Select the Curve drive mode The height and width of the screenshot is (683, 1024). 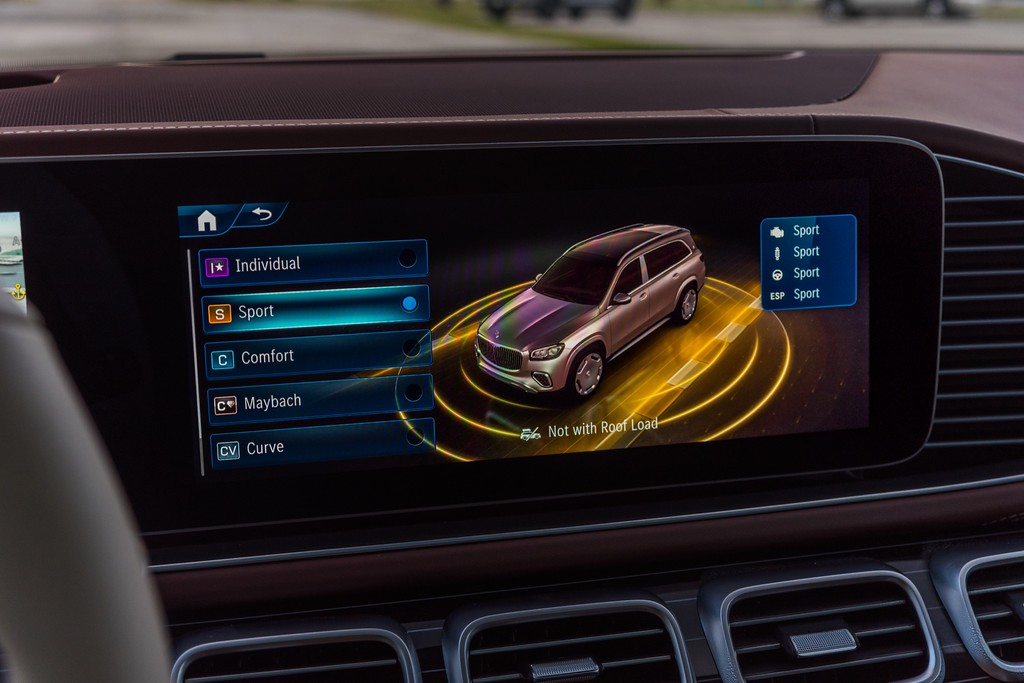click(322, 446)
